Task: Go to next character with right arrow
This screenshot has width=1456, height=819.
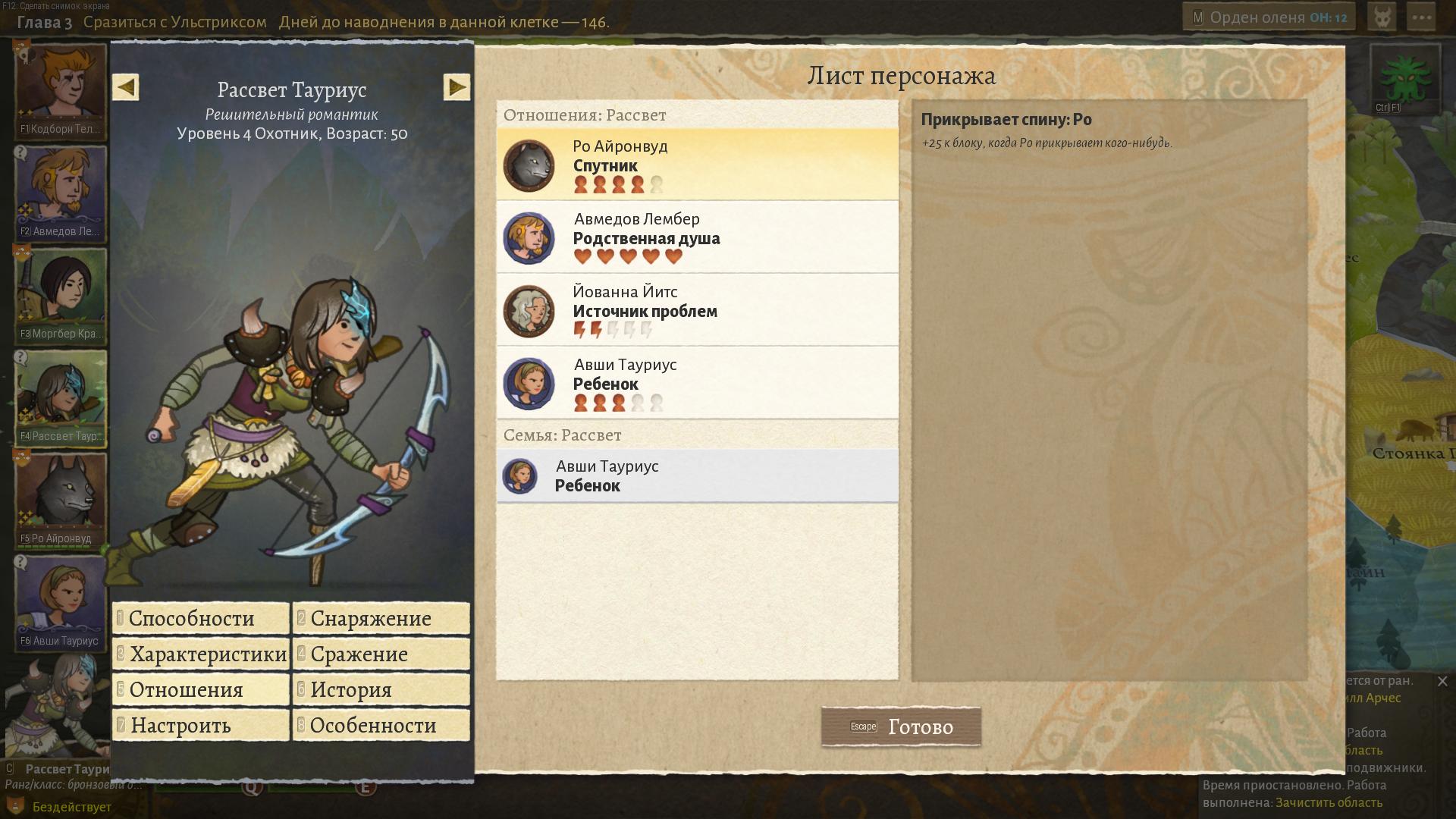Action: click(457, 87)
